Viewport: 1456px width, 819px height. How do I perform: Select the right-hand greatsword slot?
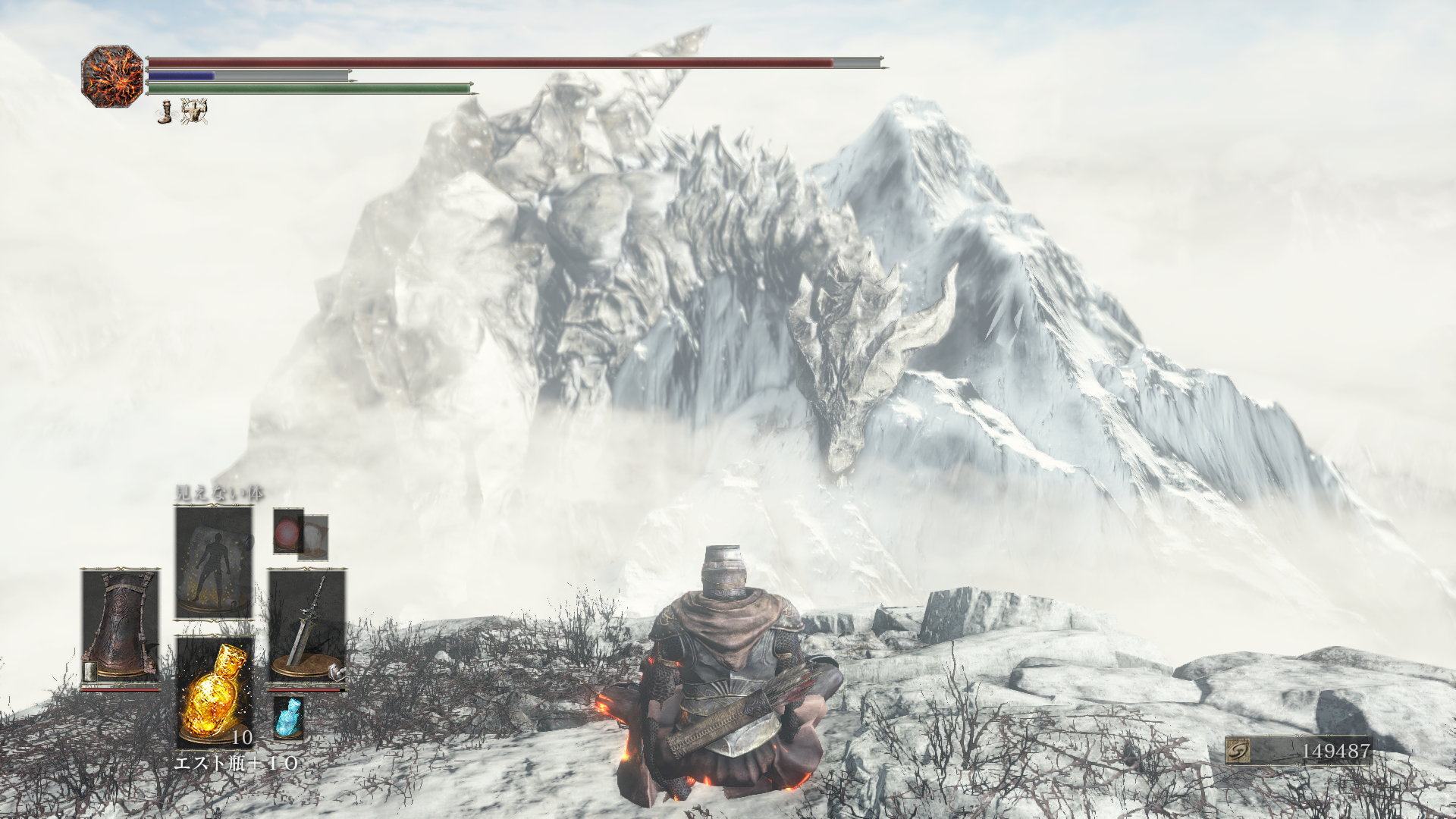307,628
